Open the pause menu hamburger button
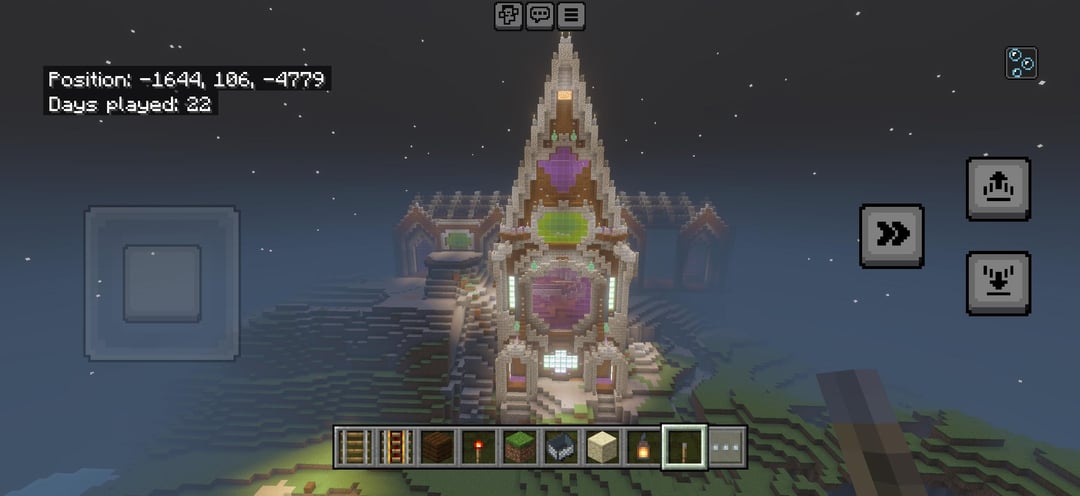Viewport: 1080px width, 496px height. point(571,15)
